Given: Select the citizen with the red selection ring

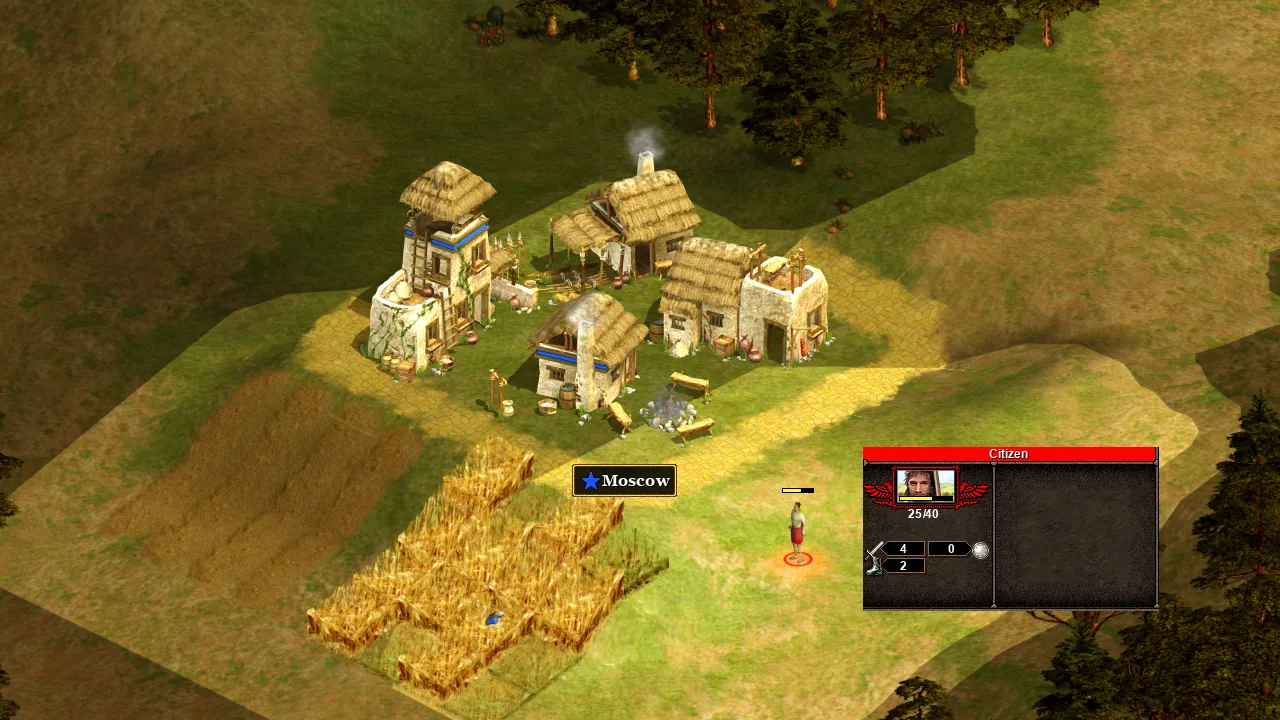Looking at the screenshot, I should [x=797, y=531].
